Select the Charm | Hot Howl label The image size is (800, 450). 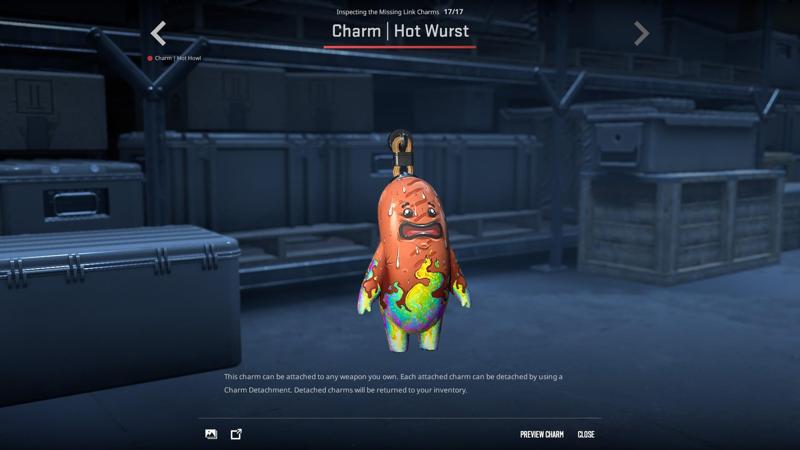click(x=177, y=58)
